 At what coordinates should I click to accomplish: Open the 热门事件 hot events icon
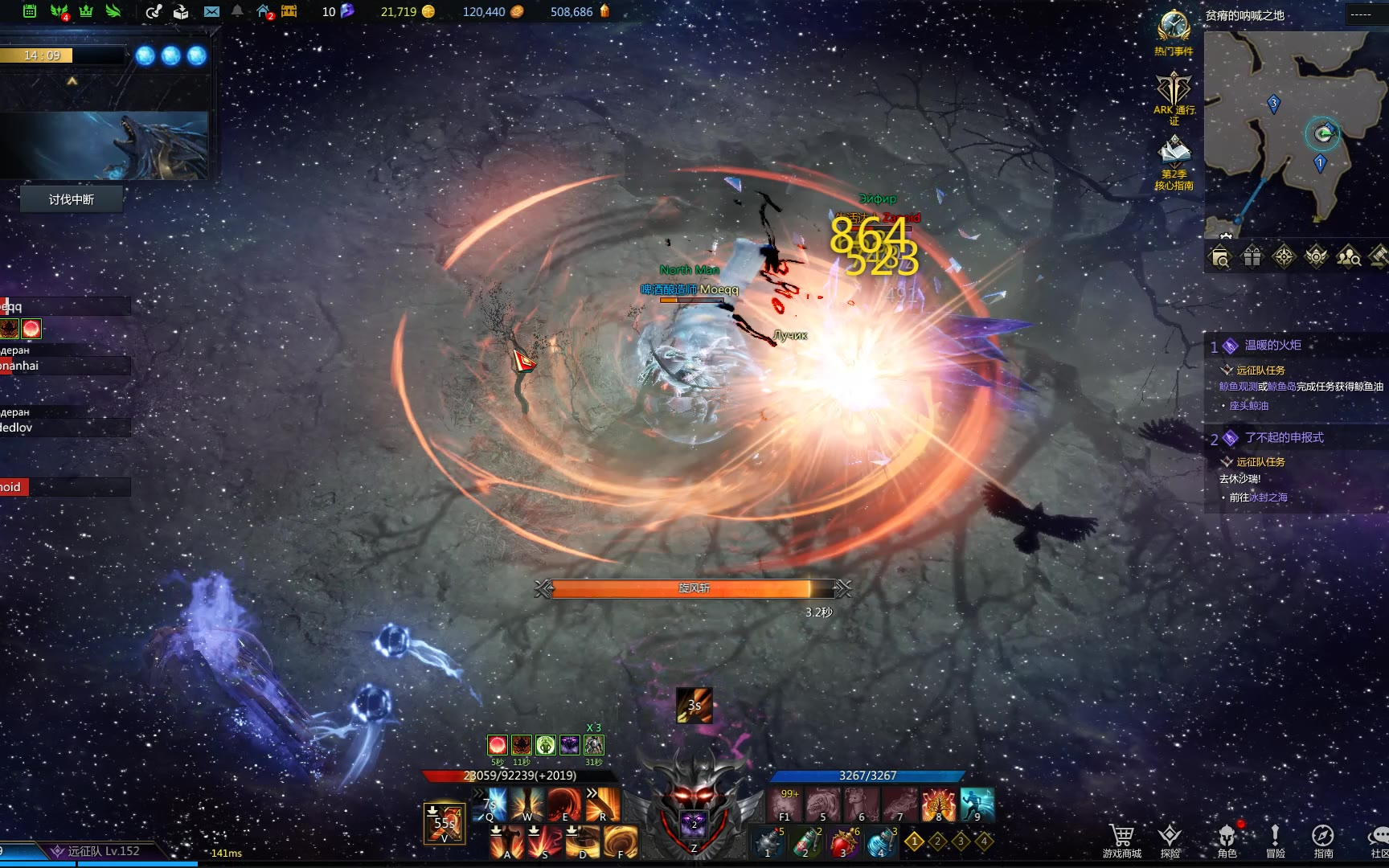pos(1174,29)
